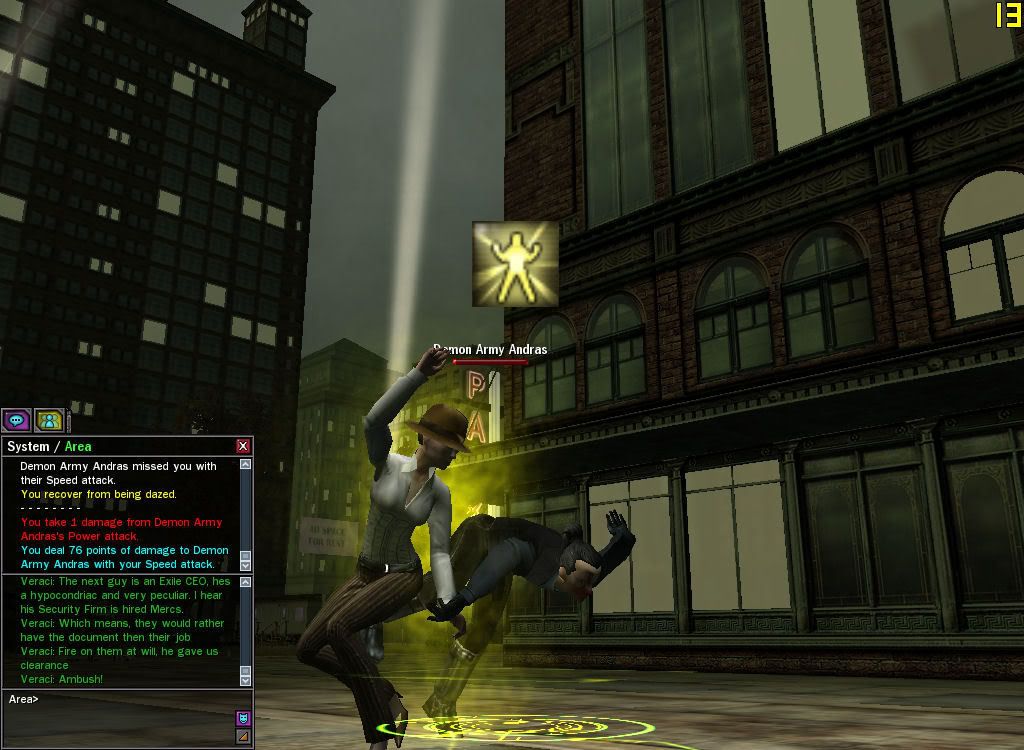
Task: Open the chat speech-bubble tab
Action: point(16,421)
